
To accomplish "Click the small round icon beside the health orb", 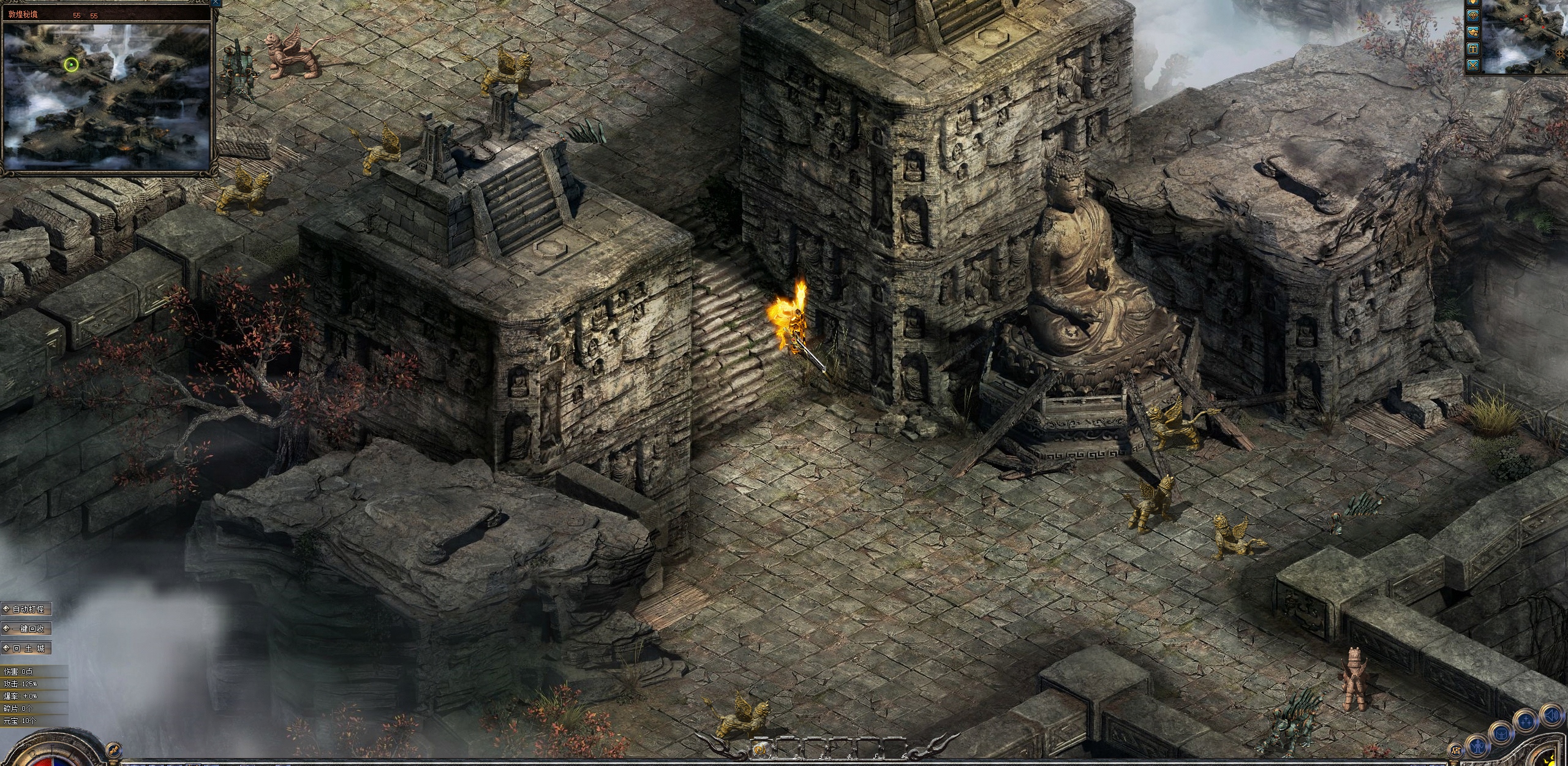I will [x=112, y=748].
